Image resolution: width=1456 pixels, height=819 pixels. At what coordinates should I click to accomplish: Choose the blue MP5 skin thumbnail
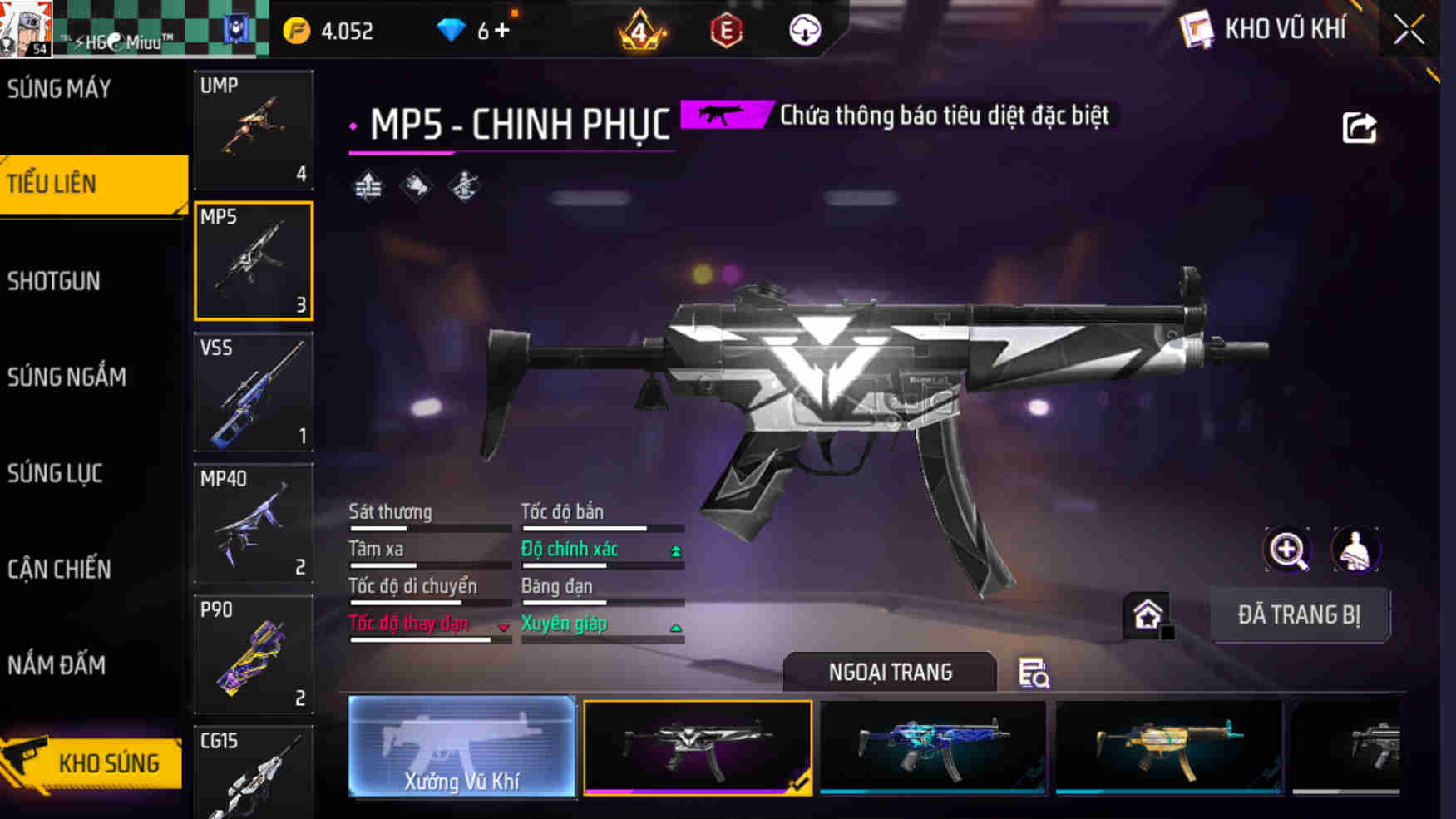(933, 747)
